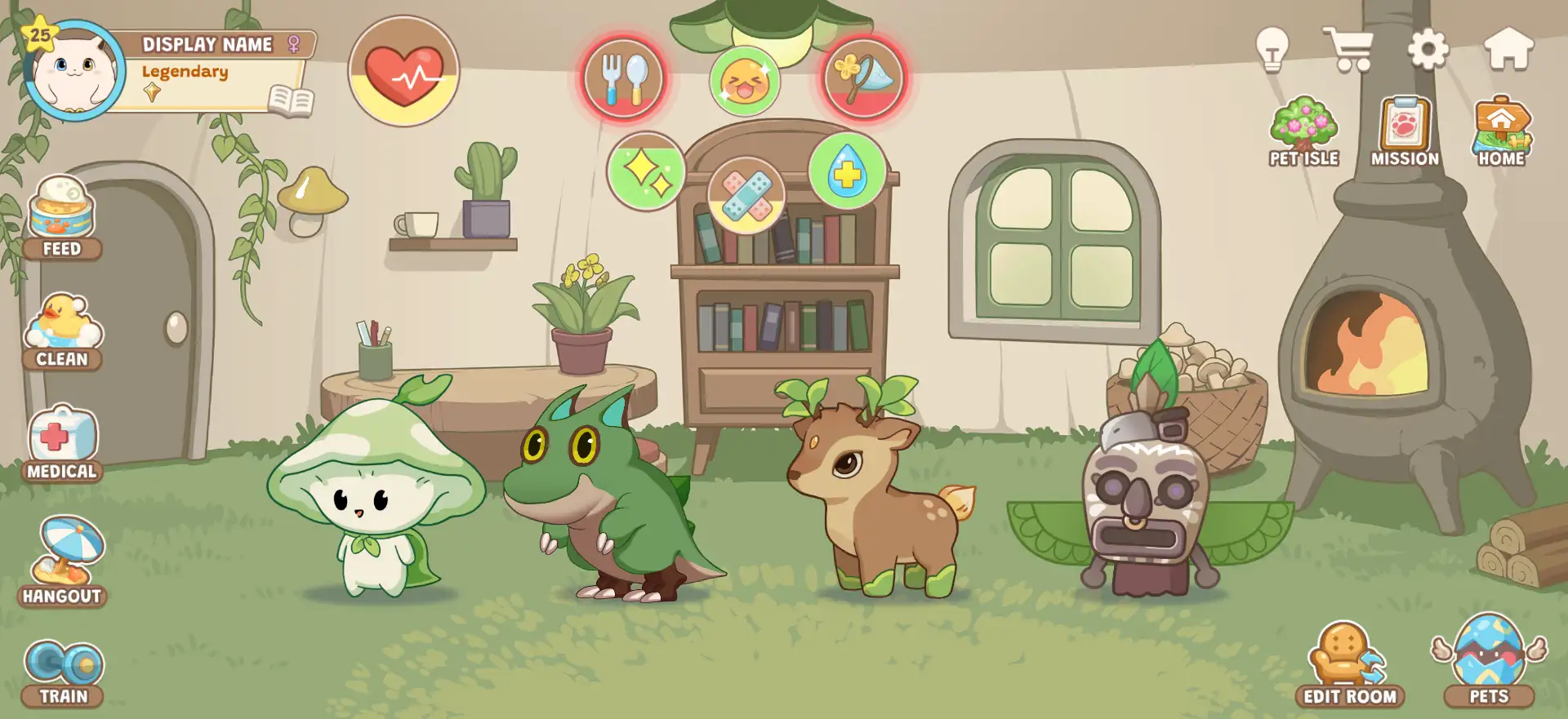Open the Medical kit menu
The height and width of the screenshot is (719, 1568).
tap(62, 443)
